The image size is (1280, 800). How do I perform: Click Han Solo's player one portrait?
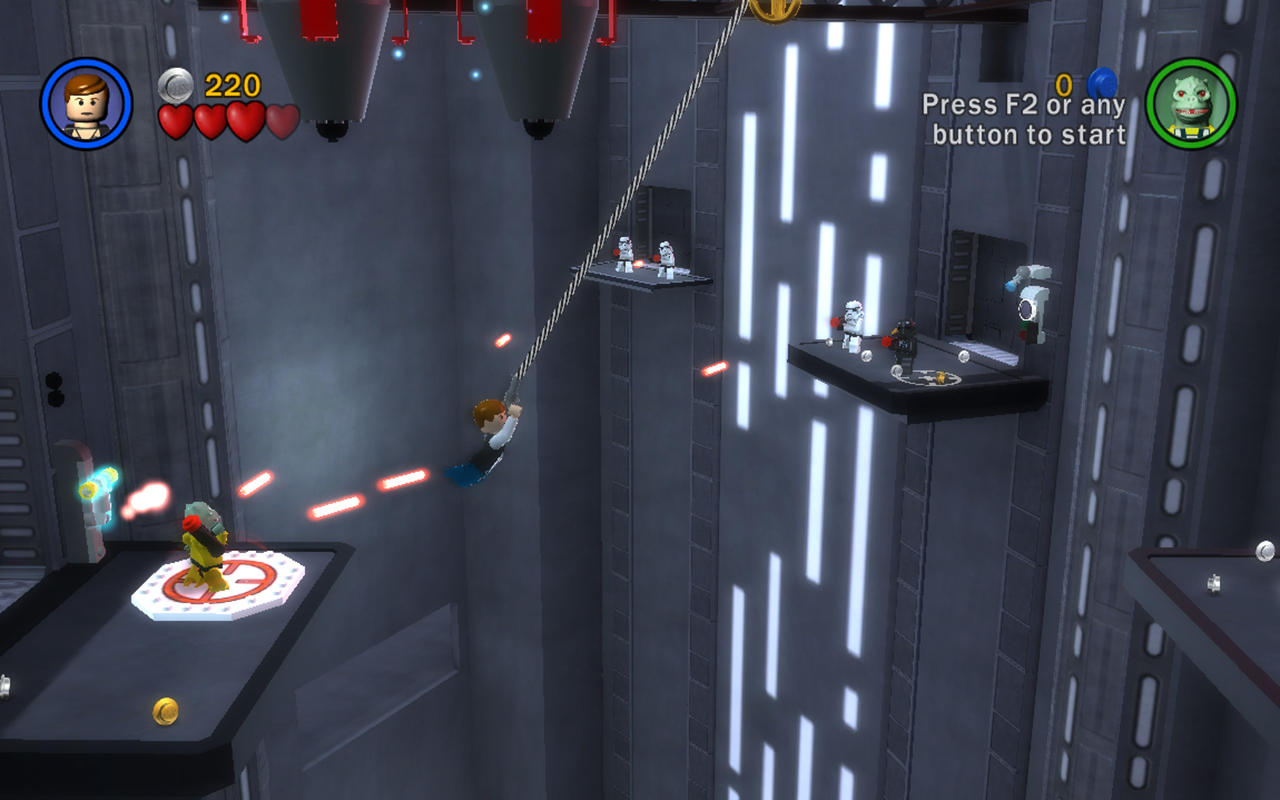[x=86, y=103]
